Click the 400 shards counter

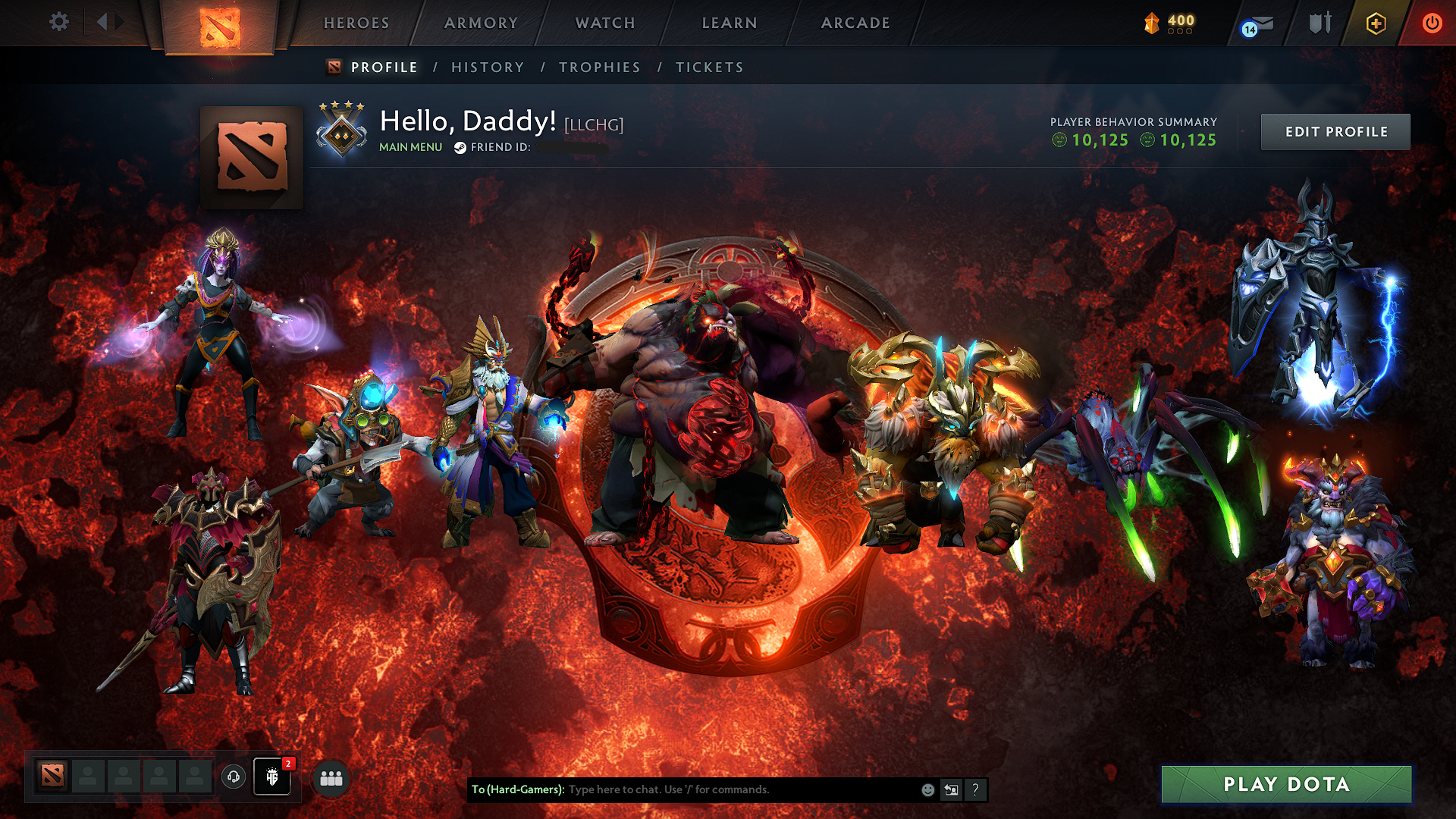point(1168,23)
